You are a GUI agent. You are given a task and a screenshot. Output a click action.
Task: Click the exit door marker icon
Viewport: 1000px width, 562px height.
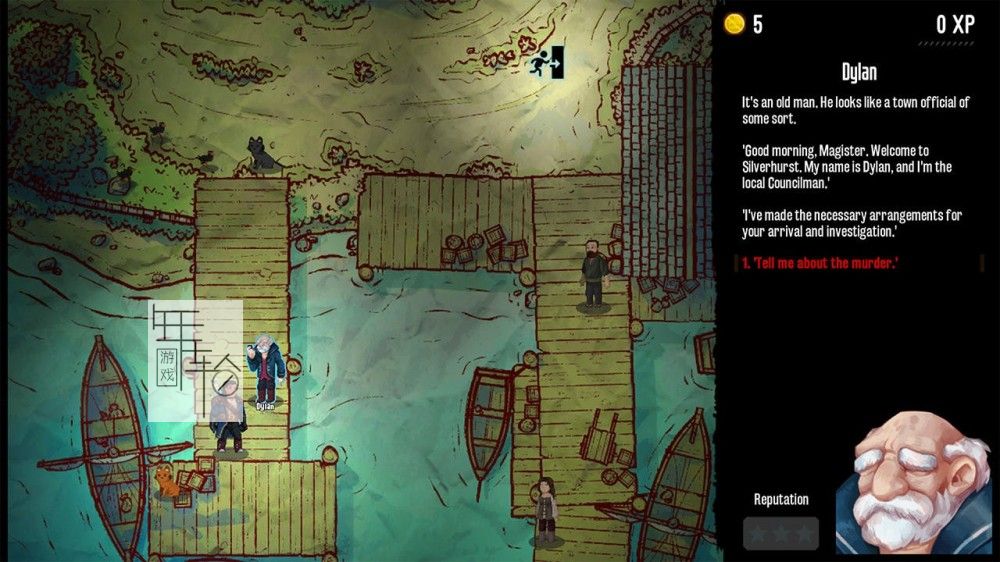tap(548, 62)
